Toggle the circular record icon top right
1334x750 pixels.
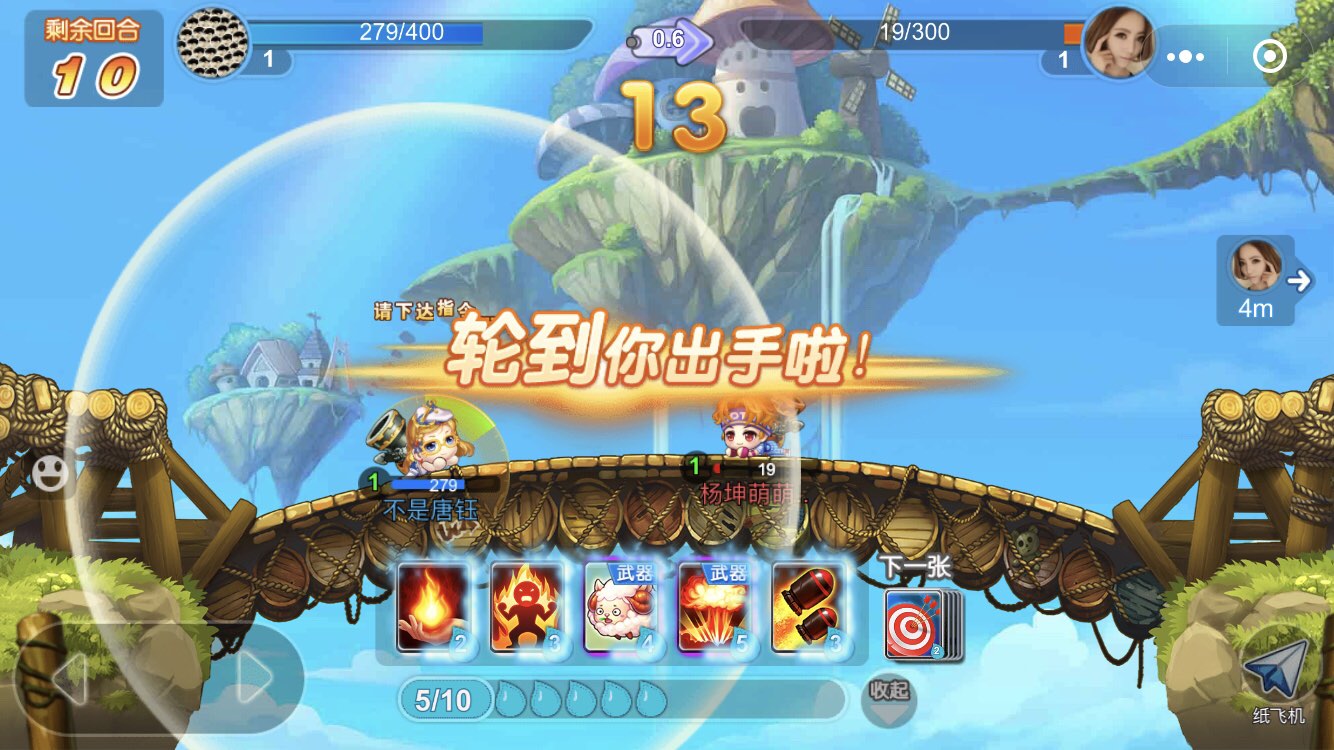pyautogui.click(x=1268, y=57)
